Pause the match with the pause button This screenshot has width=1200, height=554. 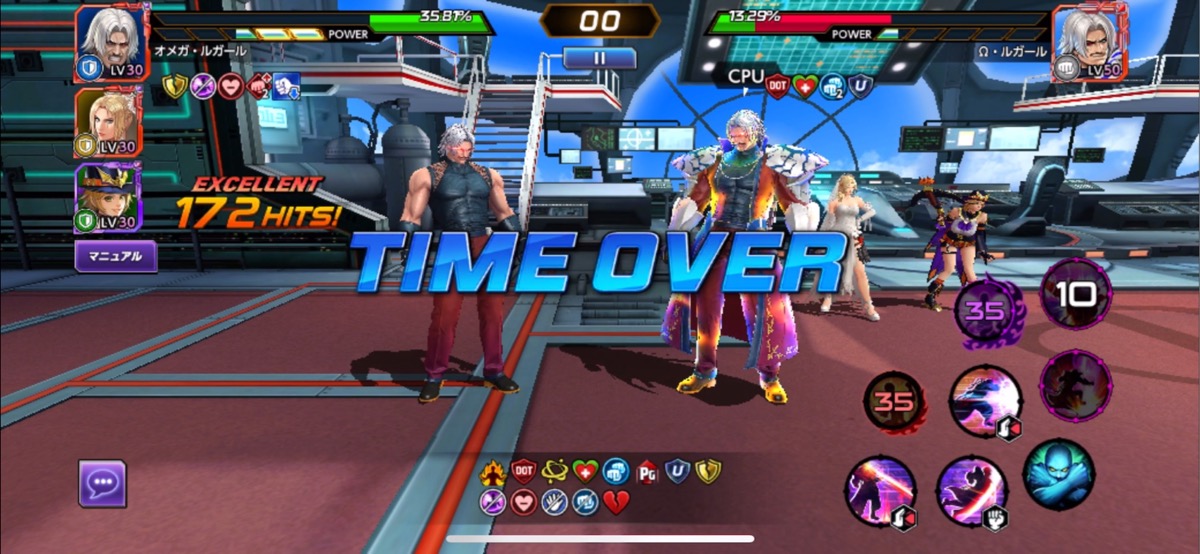tap(599, 58)
